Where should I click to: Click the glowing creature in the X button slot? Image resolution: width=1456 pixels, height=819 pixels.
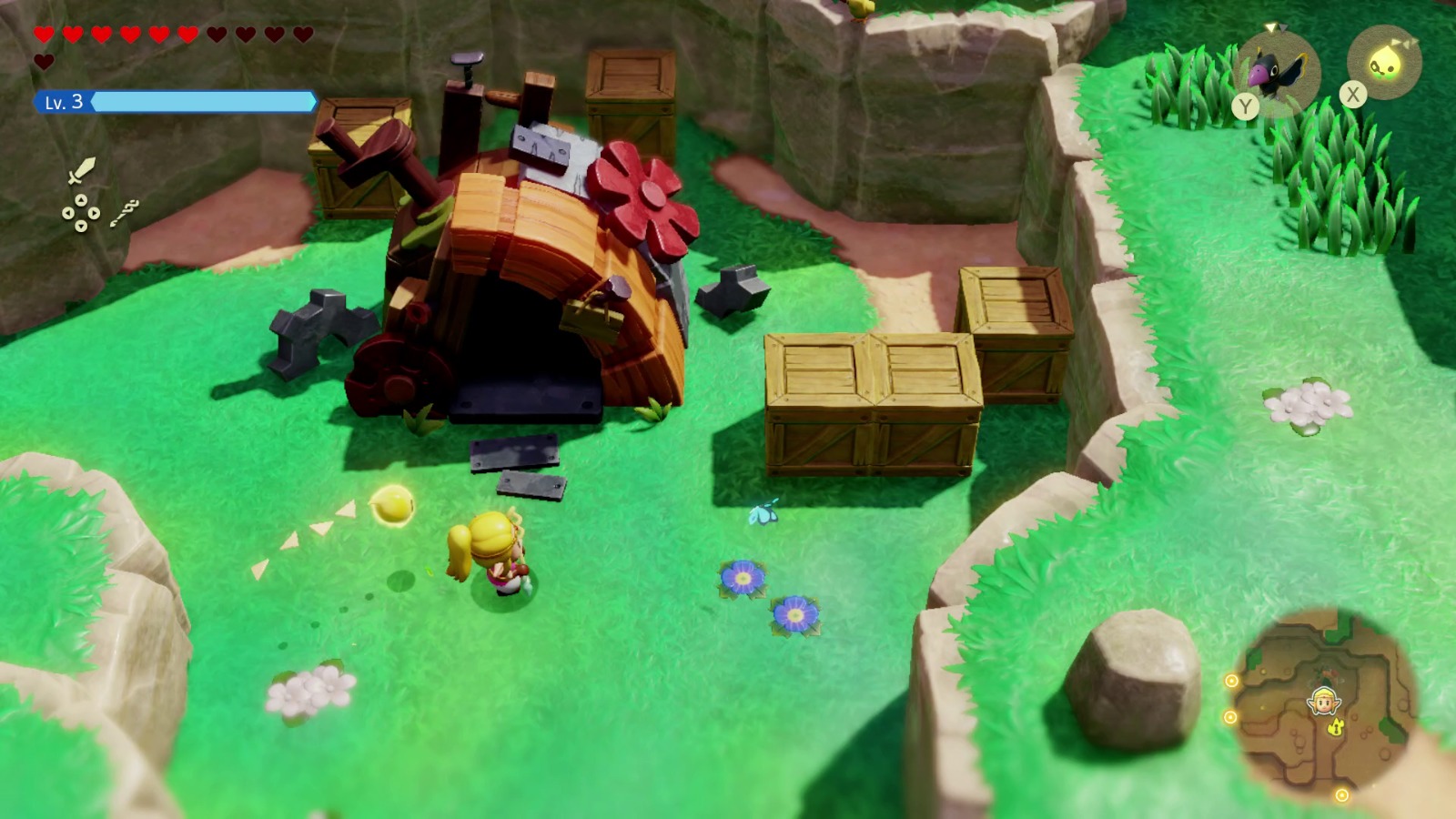click(x=1385, y=62)
